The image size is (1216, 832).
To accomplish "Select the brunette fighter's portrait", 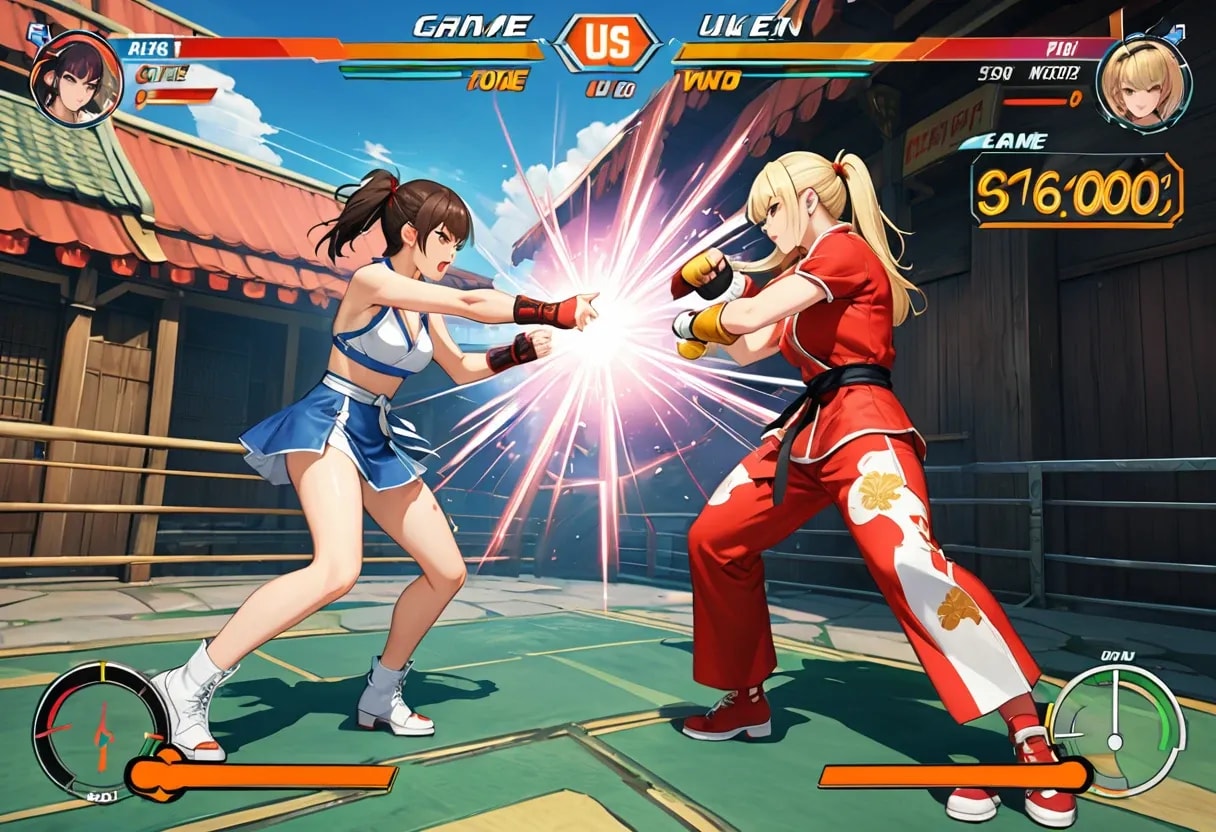I will point(76,78).
